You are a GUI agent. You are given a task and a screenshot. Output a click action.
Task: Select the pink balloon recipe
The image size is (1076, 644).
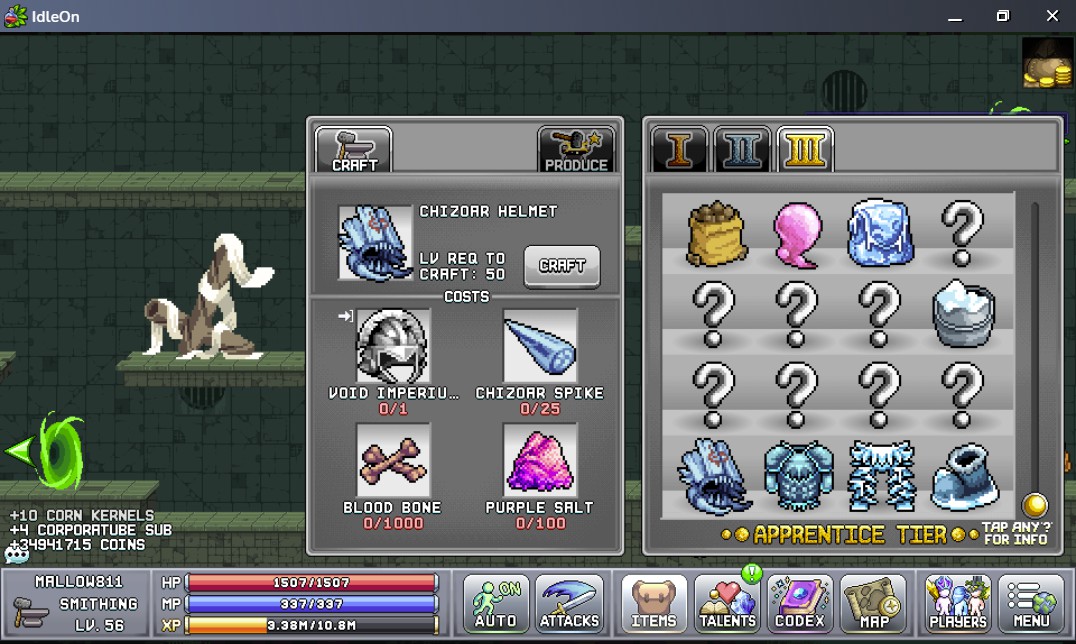[797, 234]
